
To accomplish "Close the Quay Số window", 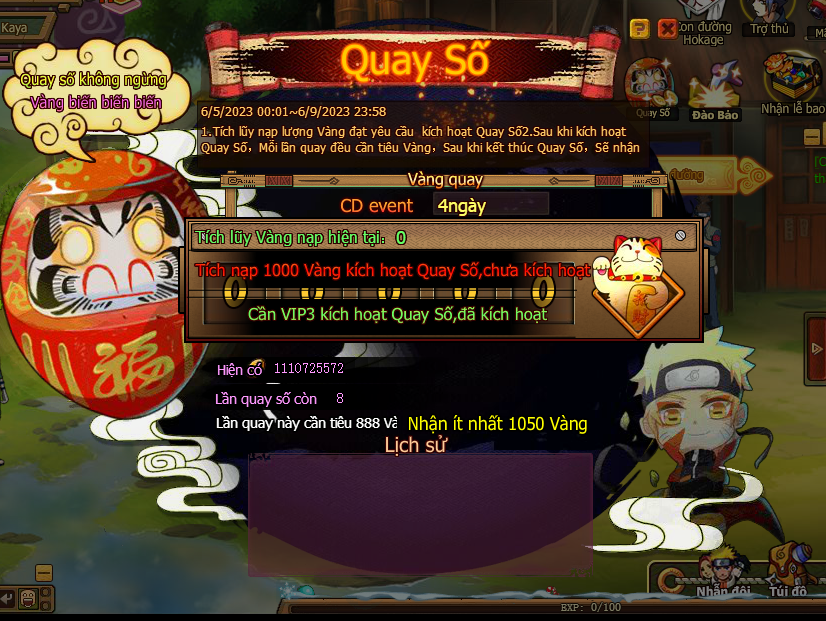I will coord(667,28).
